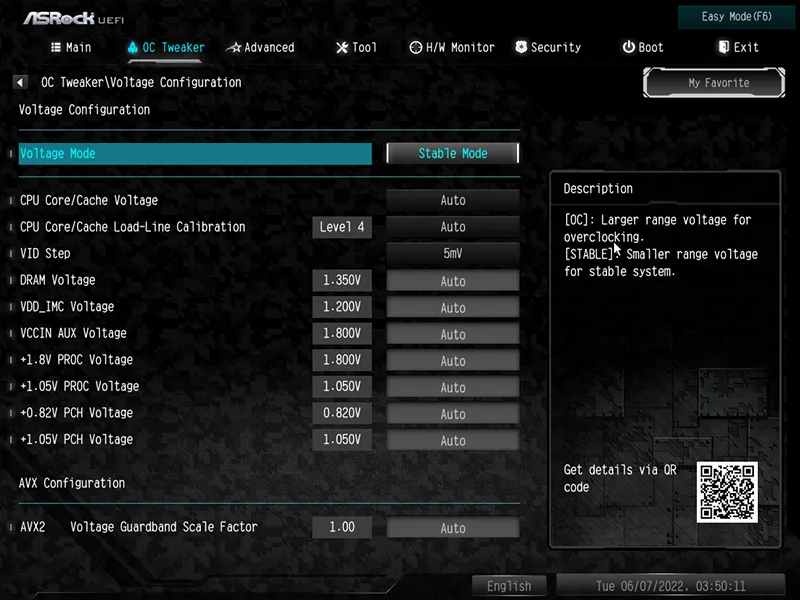
Task: Edit the DRAM Voltage Auto field
Action: point(453,281)
